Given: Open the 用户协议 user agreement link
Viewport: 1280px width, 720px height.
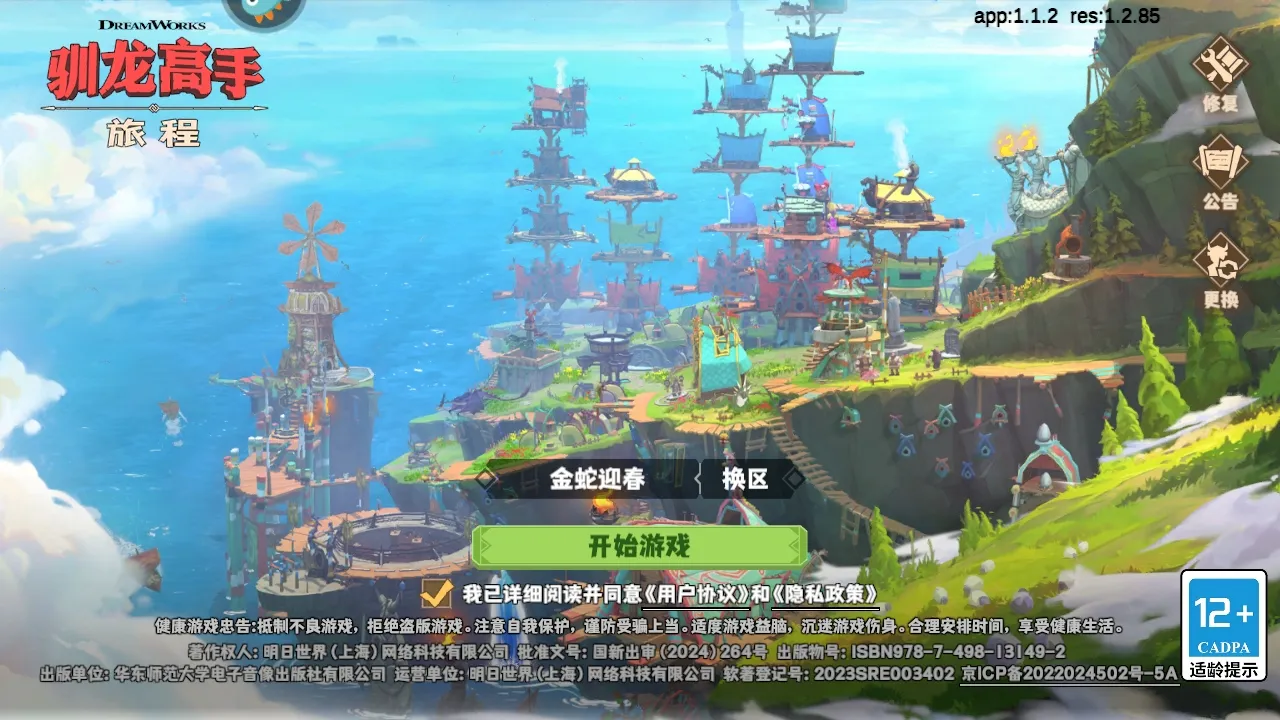Looking at the screenshot, I should coord(696,594).
